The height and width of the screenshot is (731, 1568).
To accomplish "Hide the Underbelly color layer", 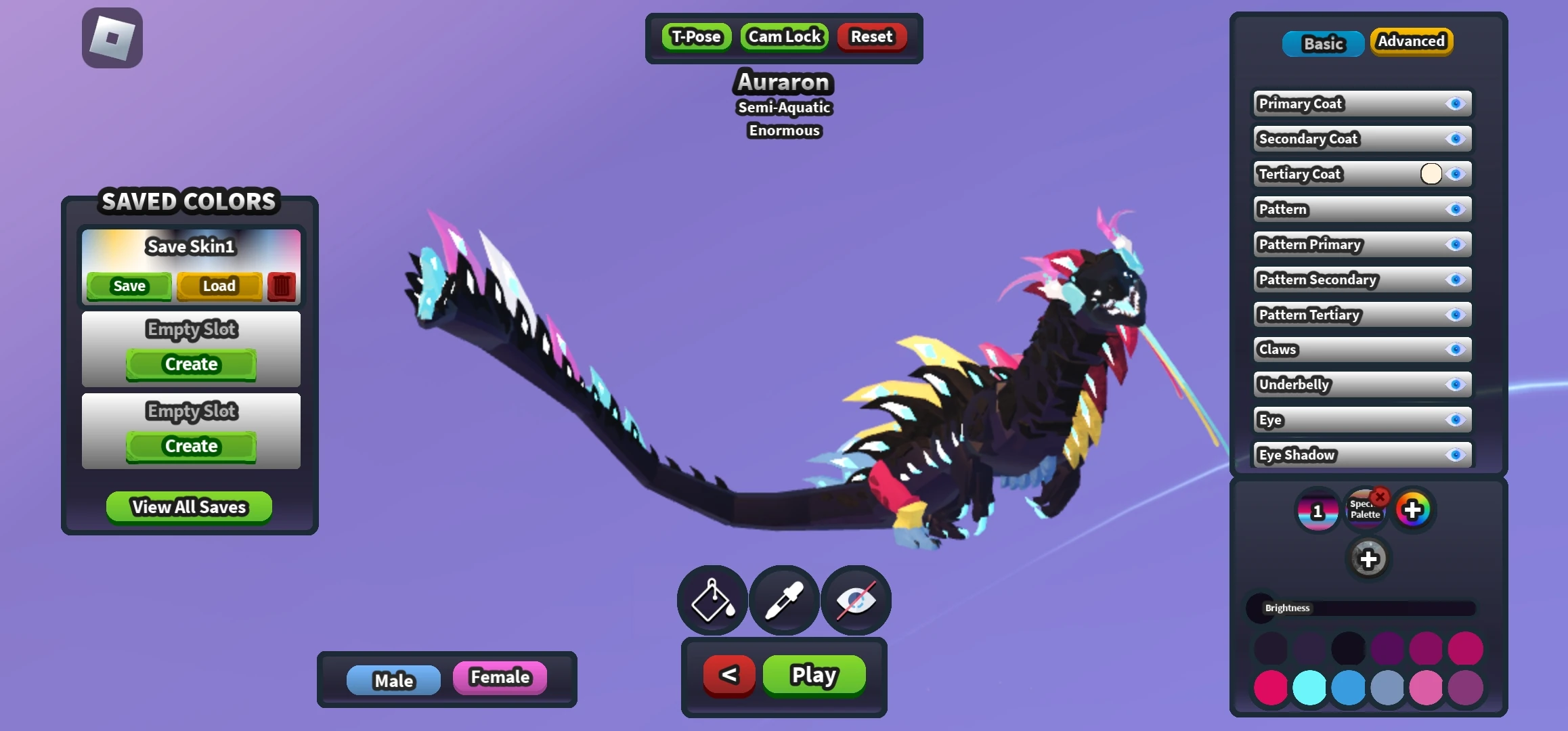I will (1455, 384).
